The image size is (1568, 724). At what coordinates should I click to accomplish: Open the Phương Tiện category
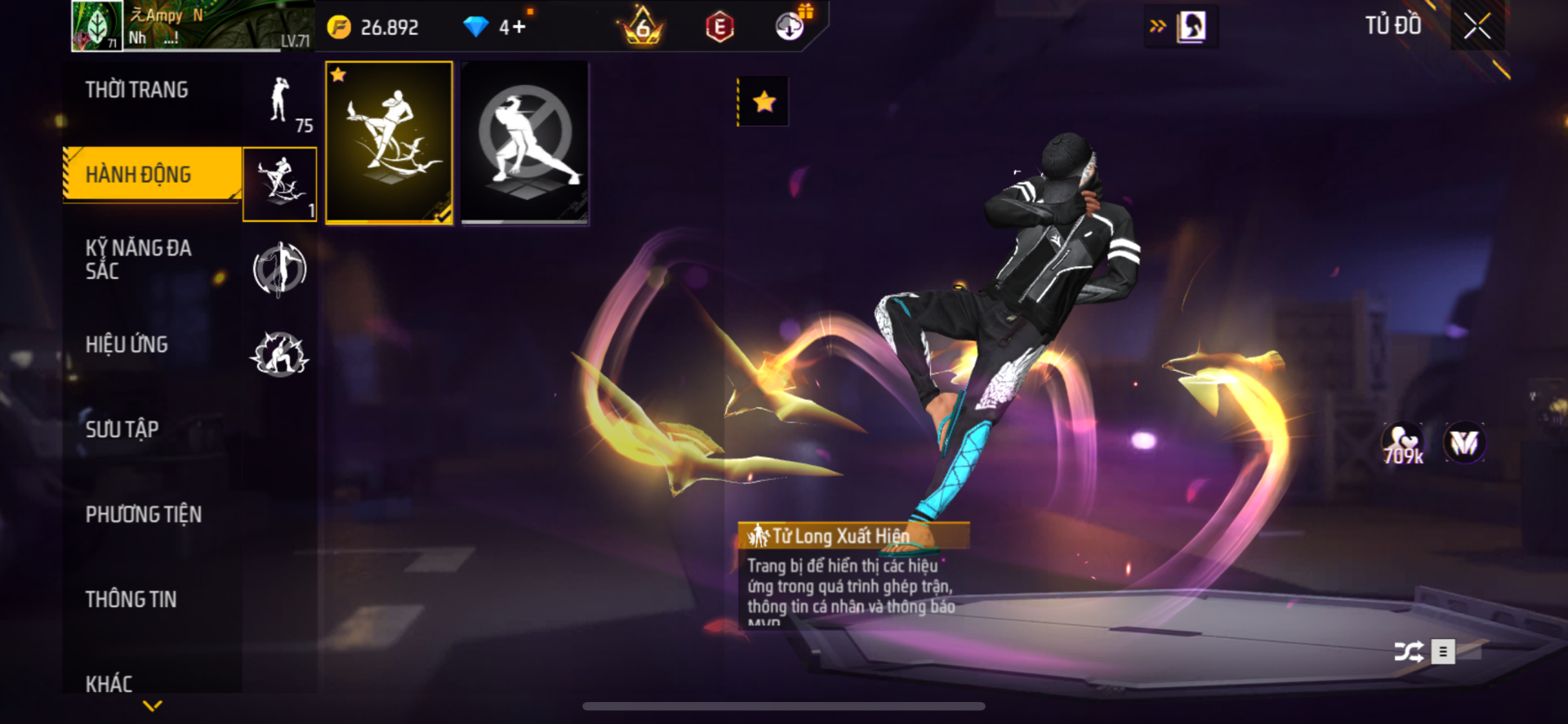click(144, 514)
